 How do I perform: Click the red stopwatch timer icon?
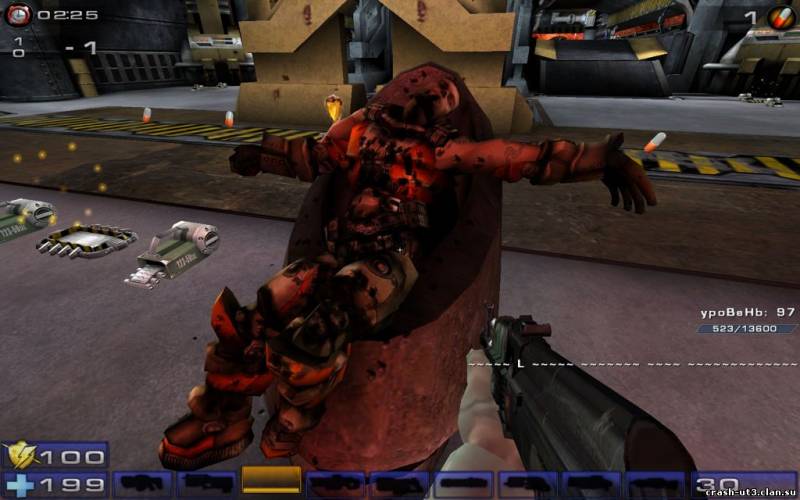[x=20, y=15]
